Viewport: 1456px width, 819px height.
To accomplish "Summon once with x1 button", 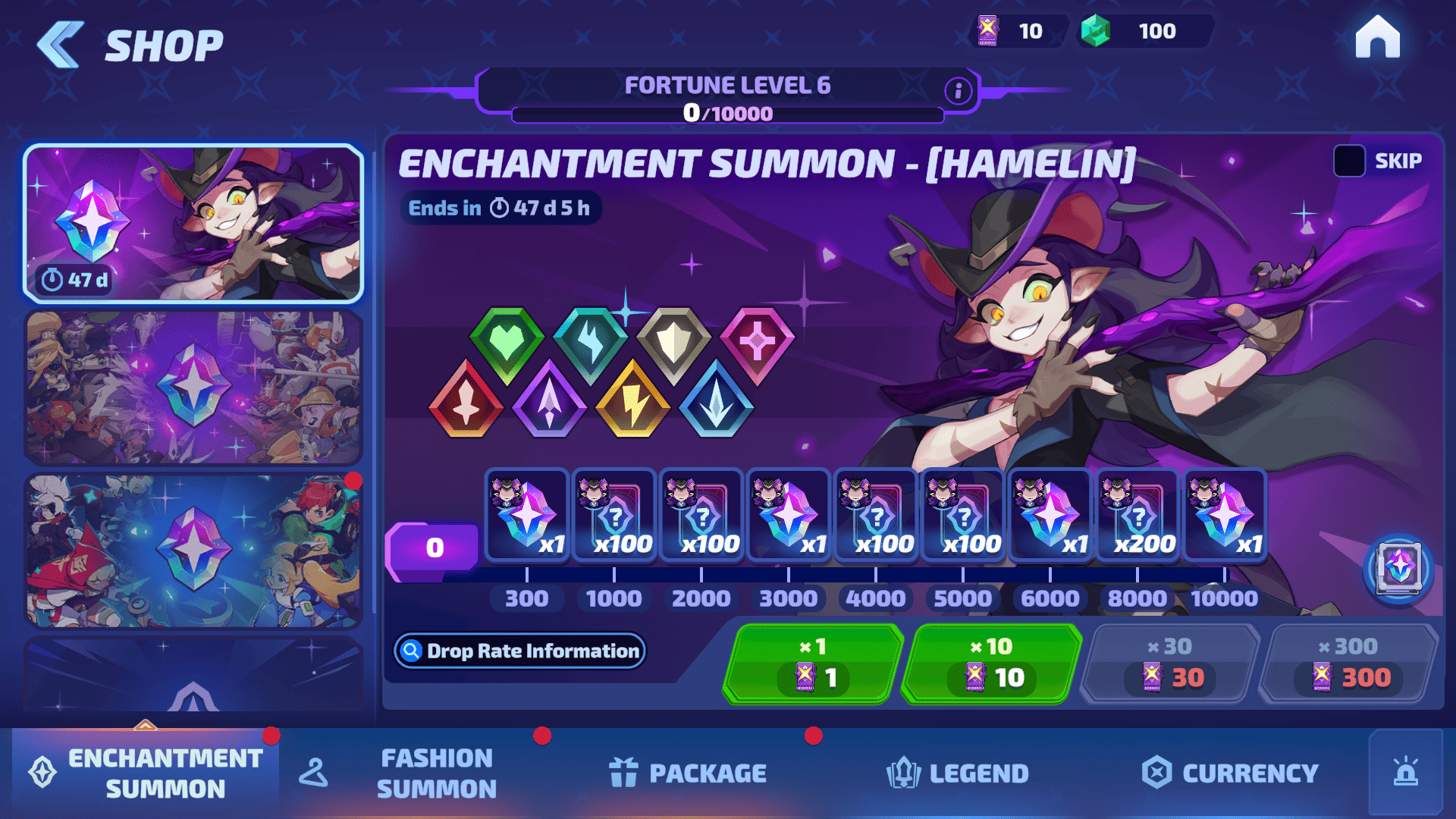I will [x=813, y=664].
